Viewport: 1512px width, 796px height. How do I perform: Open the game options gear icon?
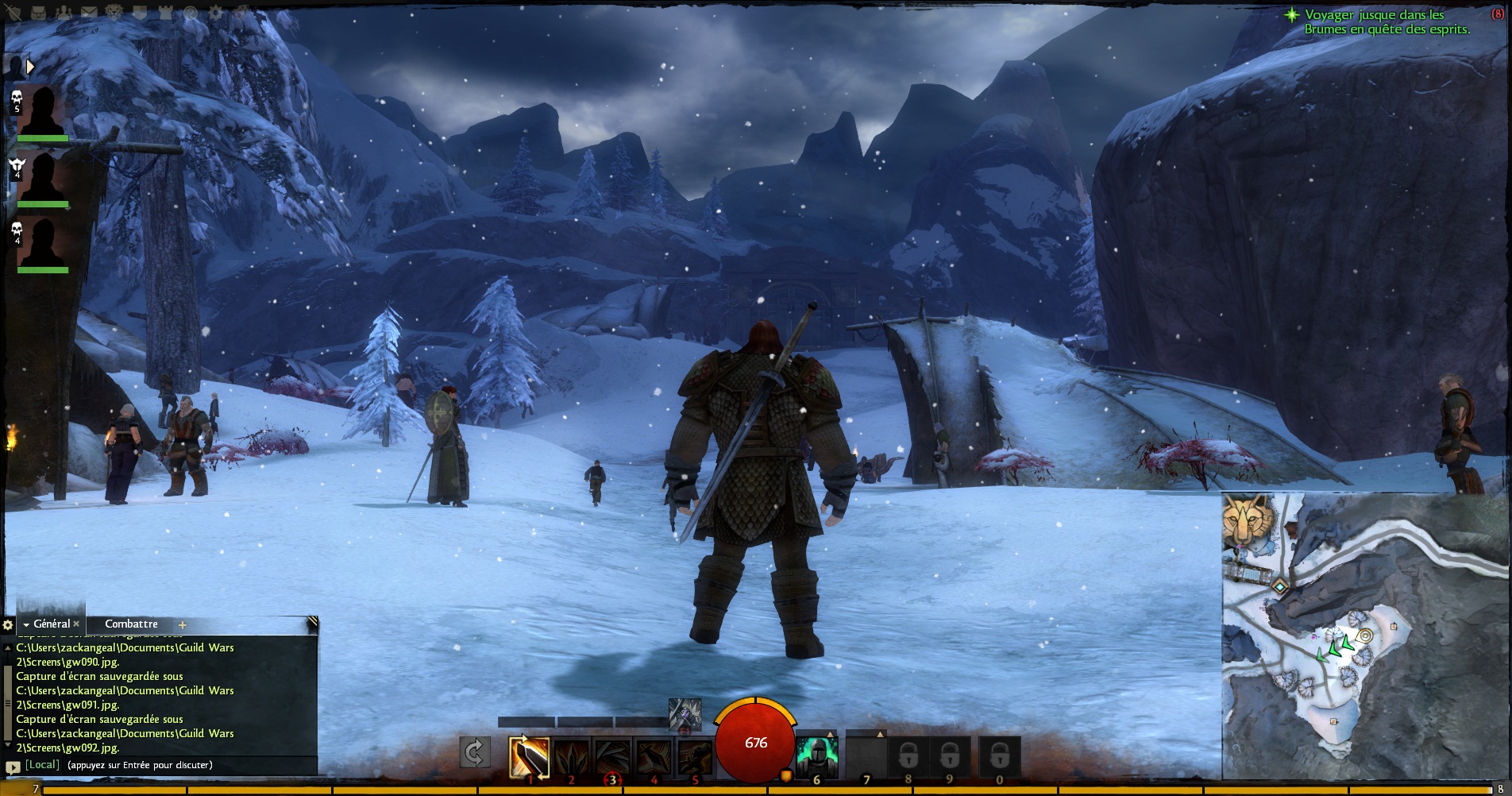click(x=215, y=13)
